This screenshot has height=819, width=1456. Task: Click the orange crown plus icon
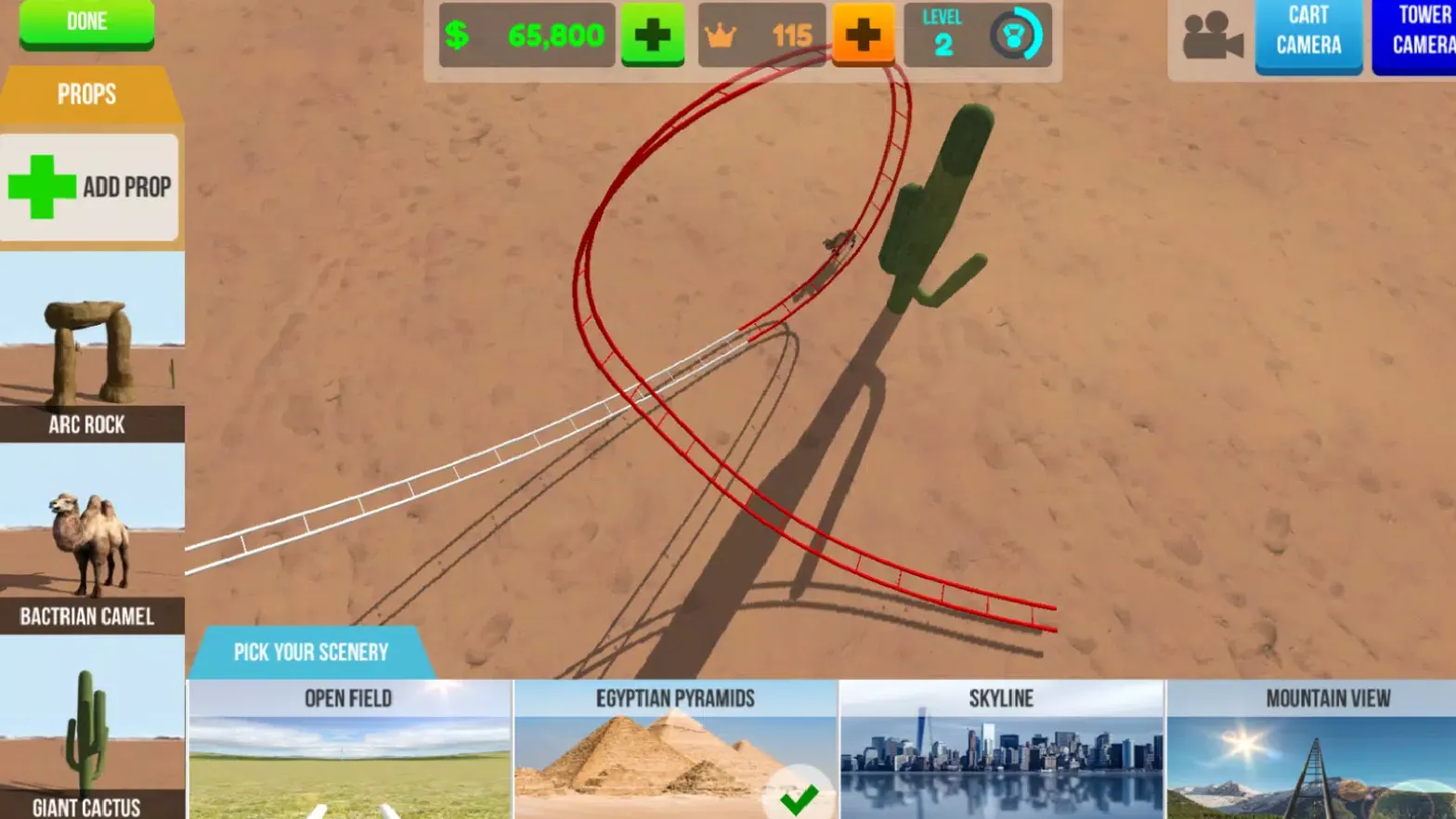coord(864,33)
